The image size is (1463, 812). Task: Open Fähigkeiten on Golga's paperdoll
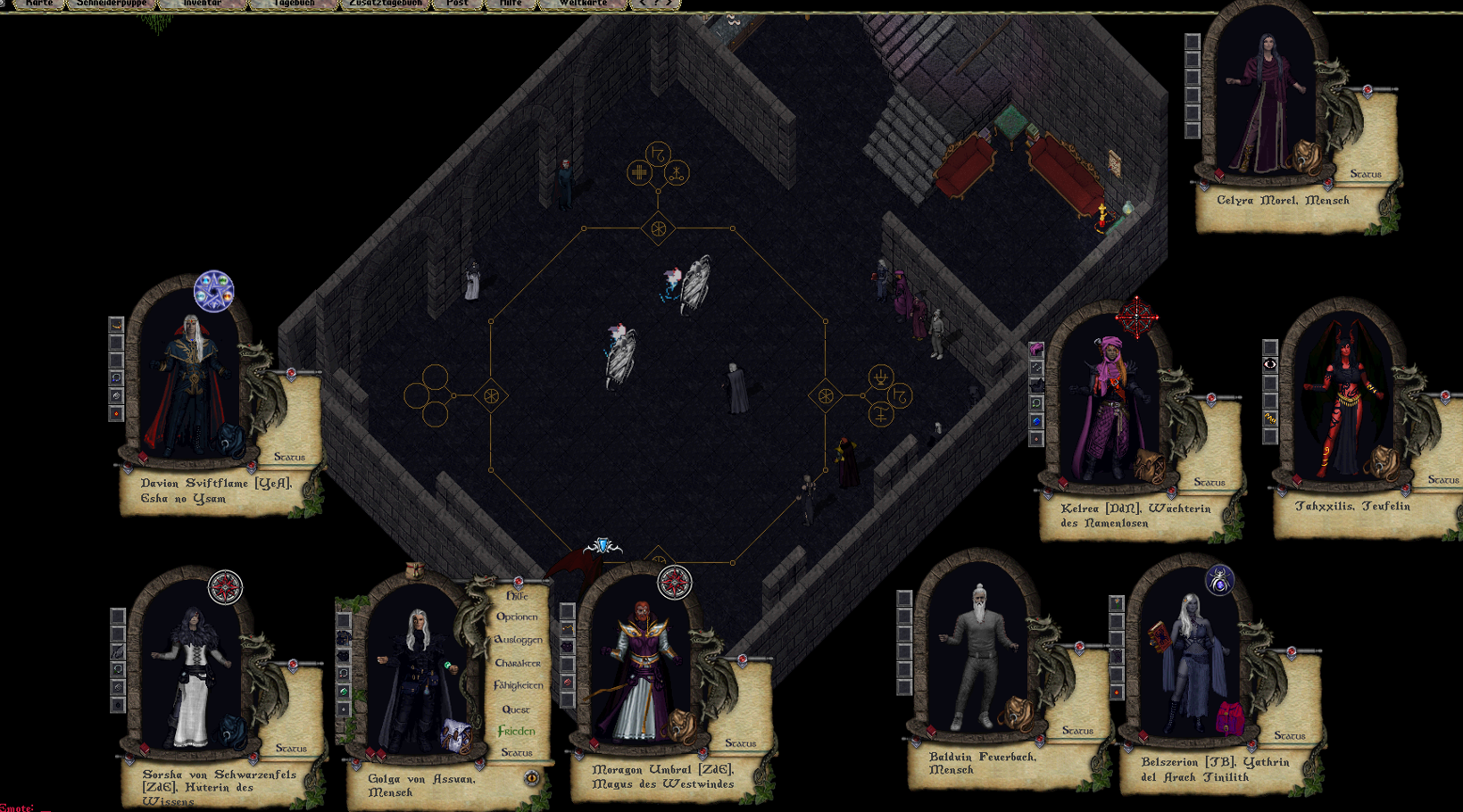point(518,685)
